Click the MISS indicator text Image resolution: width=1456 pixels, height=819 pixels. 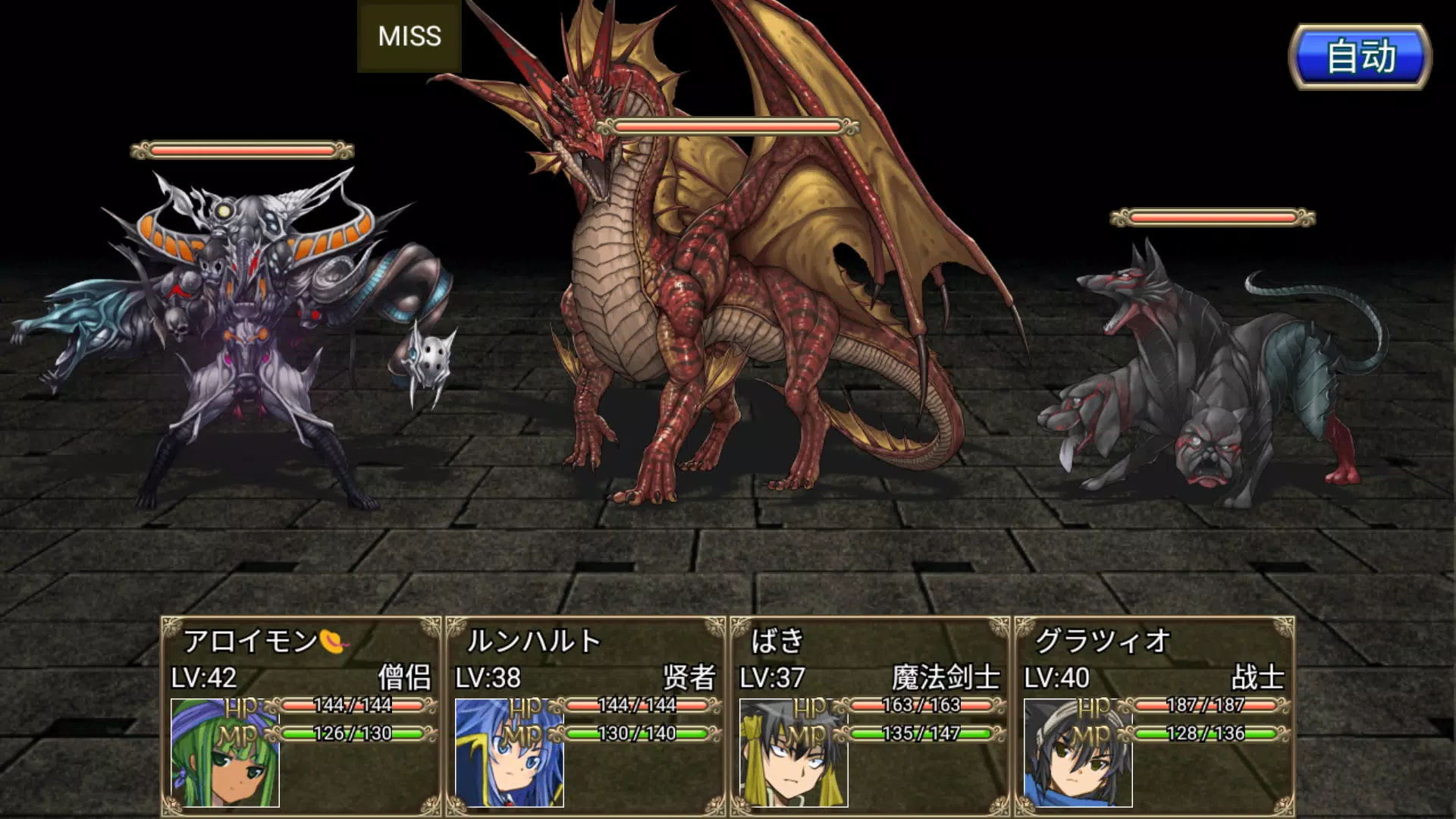click(x=409, y=36)
